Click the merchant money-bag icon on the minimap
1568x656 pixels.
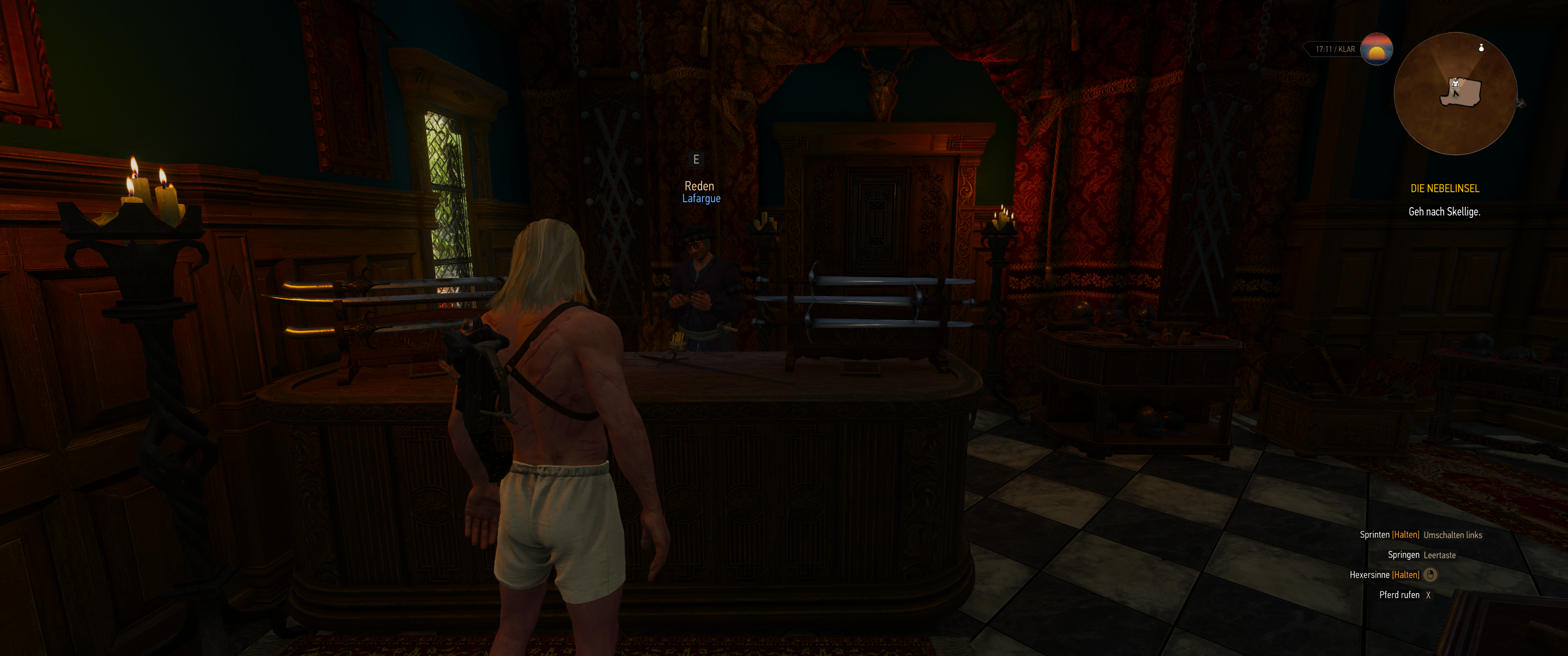[1481, 48]
